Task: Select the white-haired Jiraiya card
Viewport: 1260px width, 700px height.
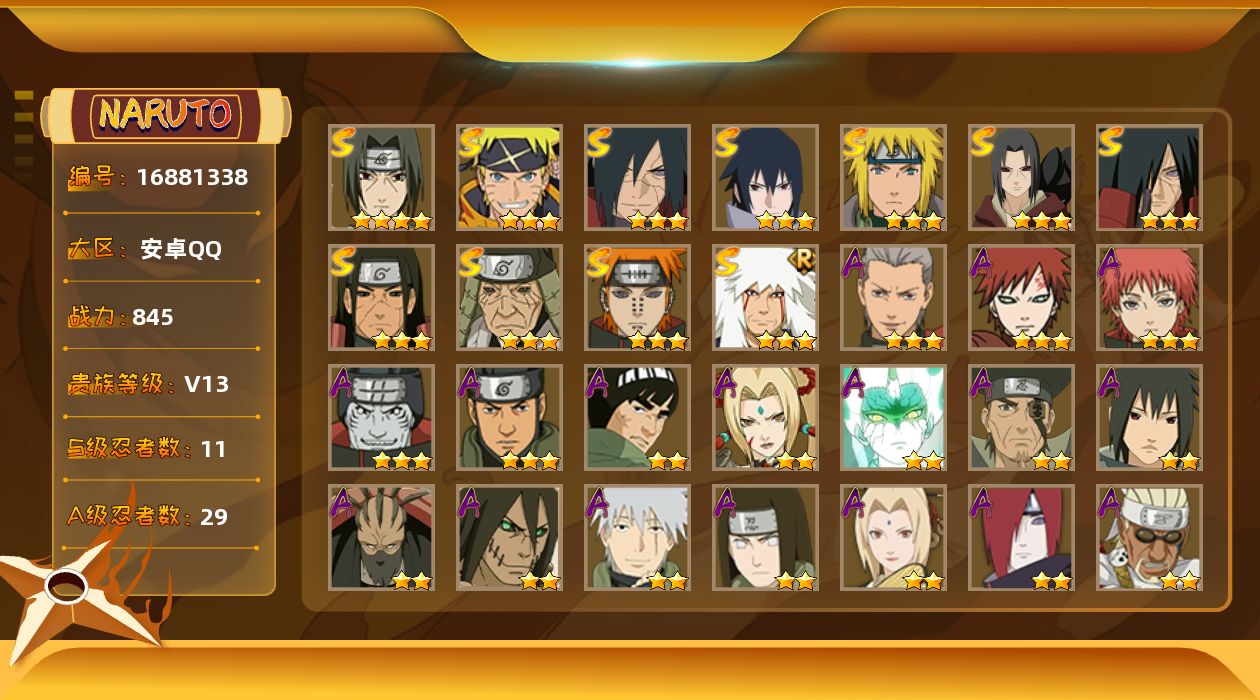Action: 765,298
